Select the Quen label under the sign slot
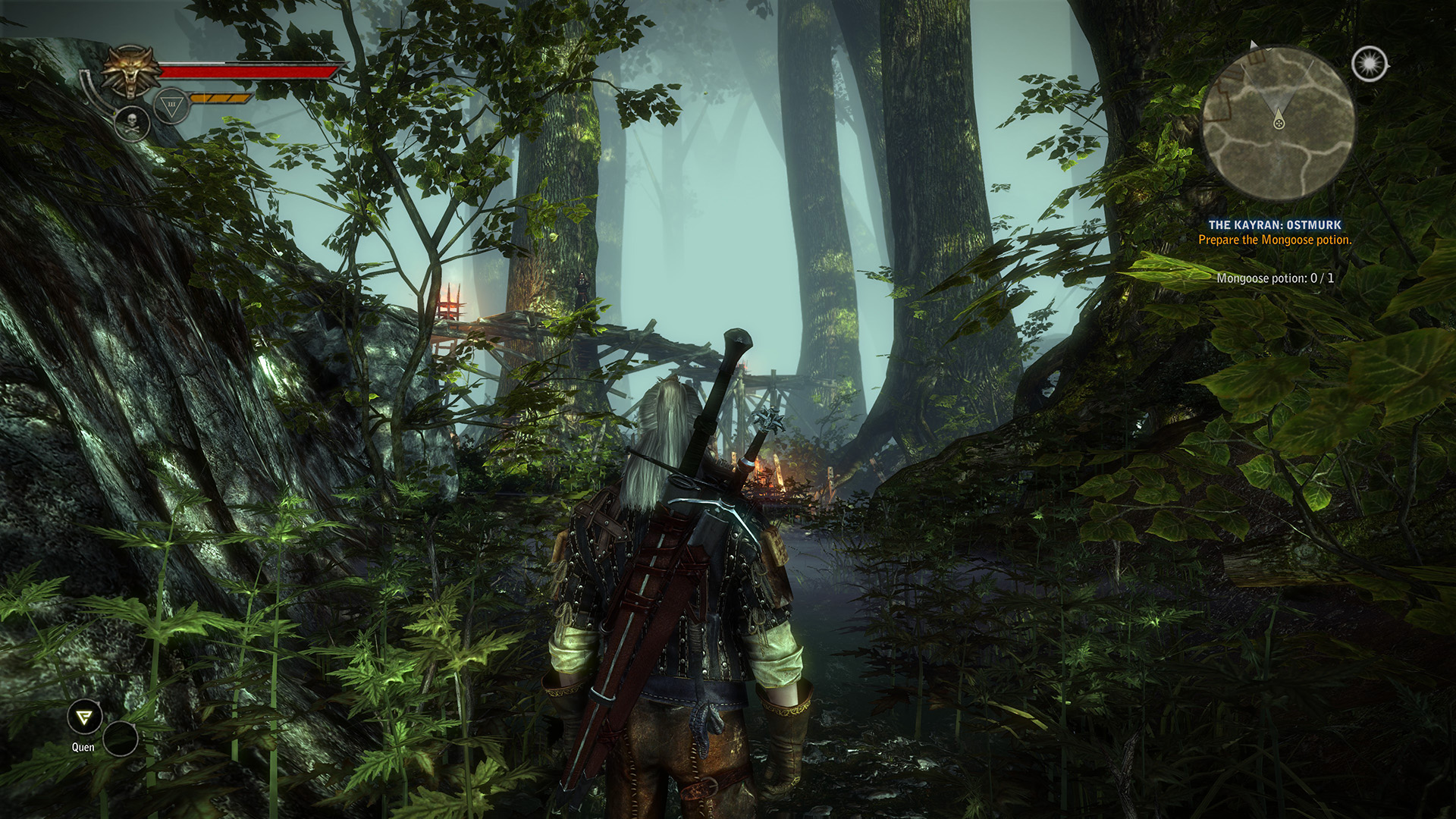 click(x=83, y=747)
